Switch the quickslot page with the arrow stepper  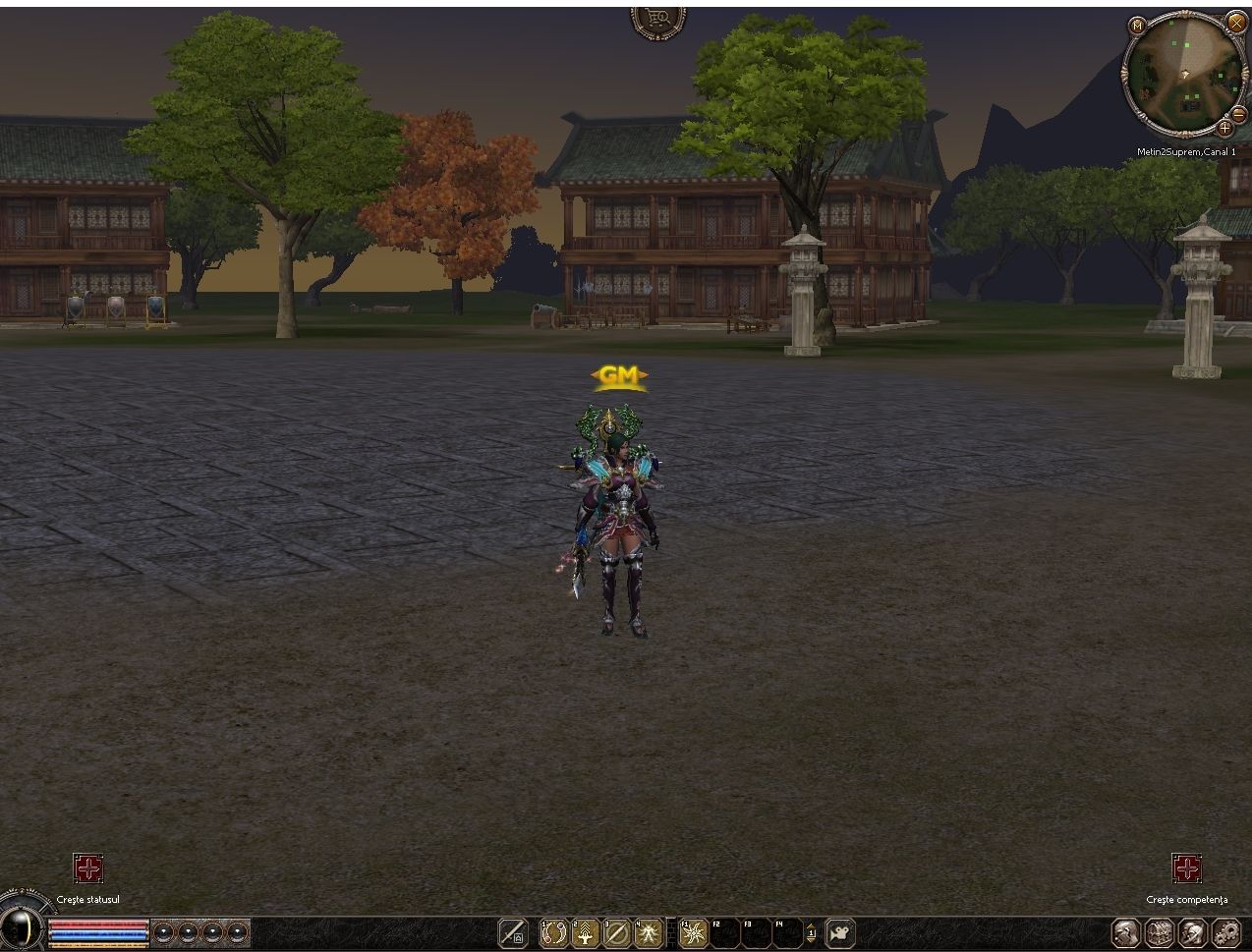pyautogui.click(x=811, y=932)
